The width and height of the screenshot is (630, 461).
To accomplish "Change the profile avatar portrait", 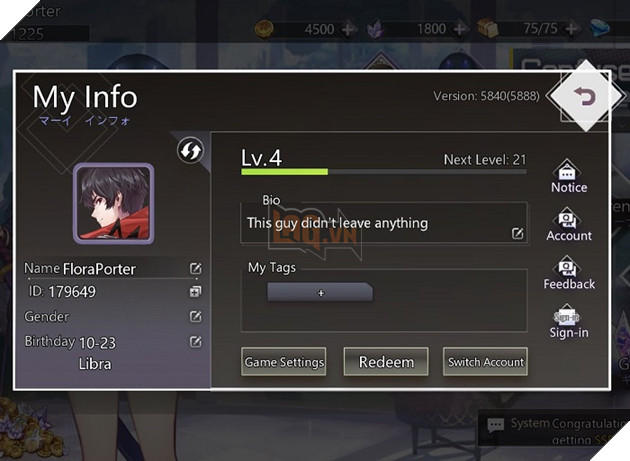I will pos(113,204).
